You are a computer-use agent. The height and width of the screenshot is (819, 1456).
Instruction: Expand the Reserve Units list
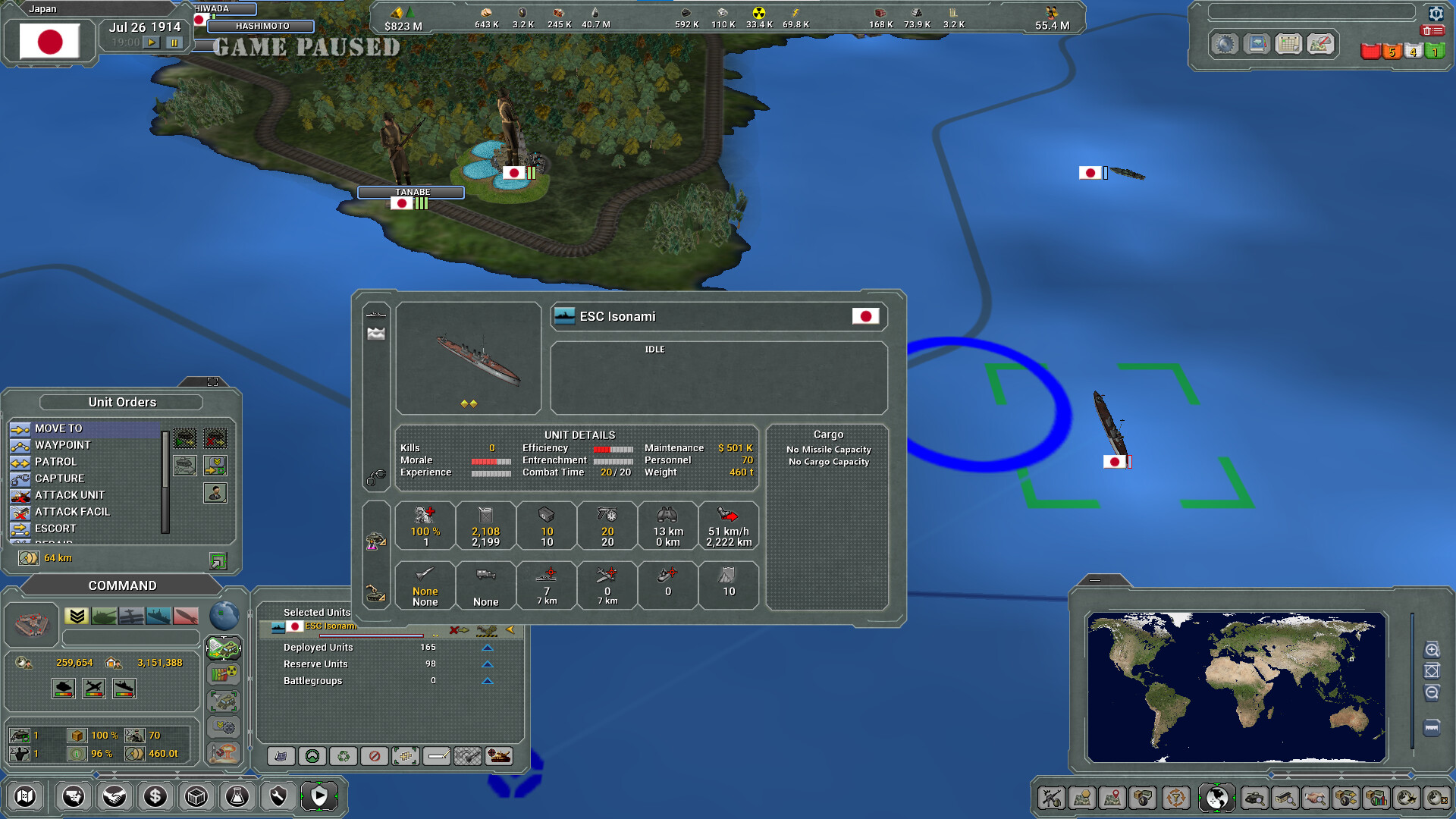click(x=487, y=664)
